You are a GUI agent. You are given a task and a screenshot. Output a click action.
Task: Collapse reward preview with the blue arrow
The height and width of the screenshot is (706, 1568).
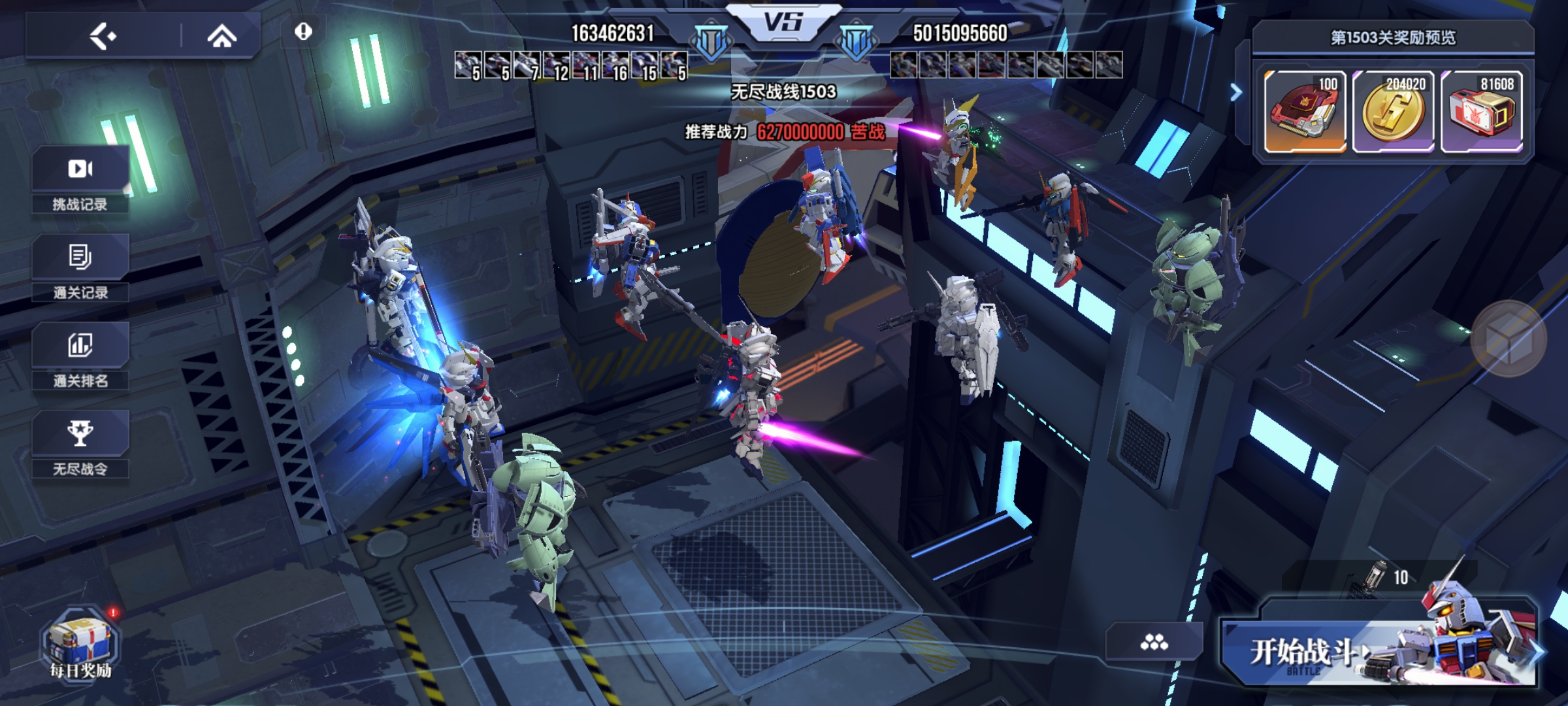(x=1235, y=93)
